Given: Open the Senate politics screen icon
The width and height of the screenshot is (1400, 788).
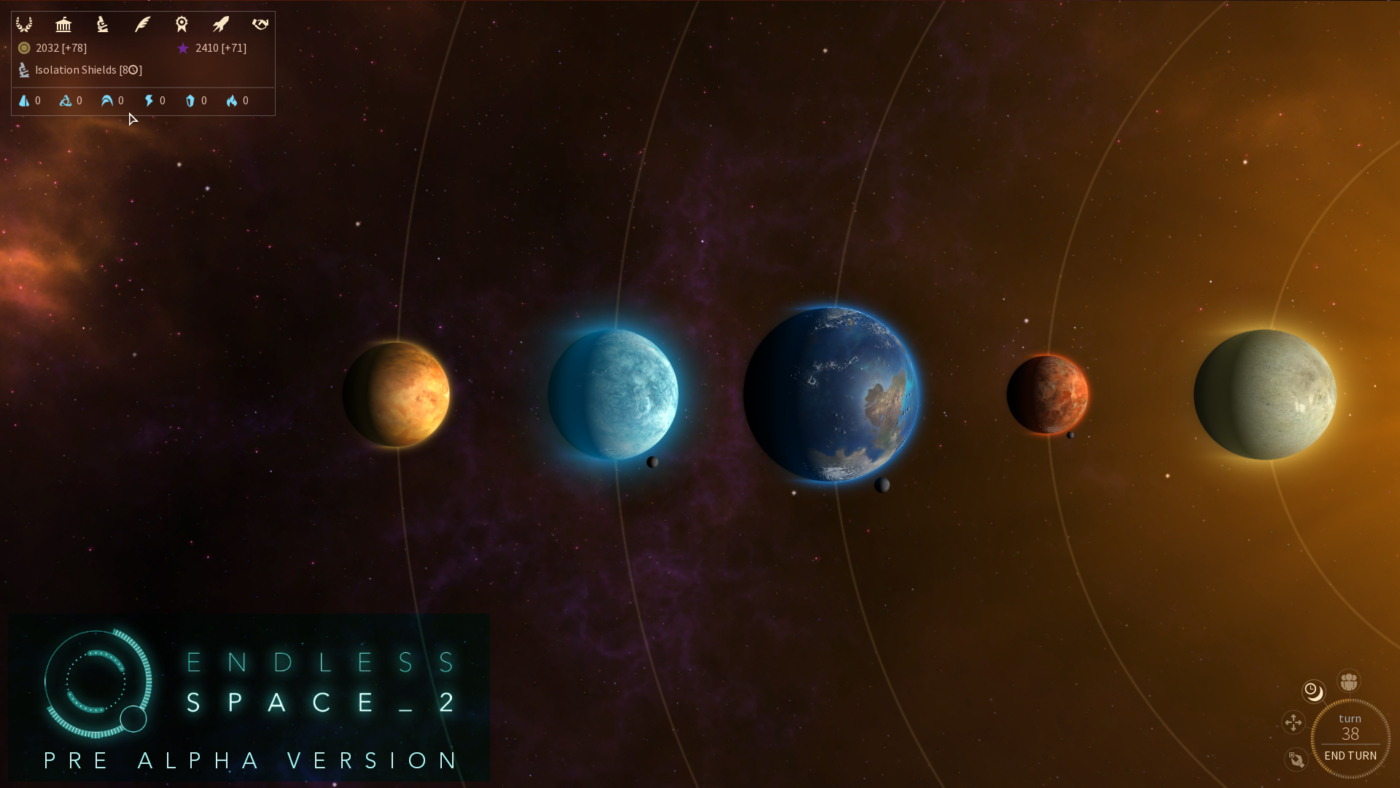Looking at the screenshot, I should [63, 23].
